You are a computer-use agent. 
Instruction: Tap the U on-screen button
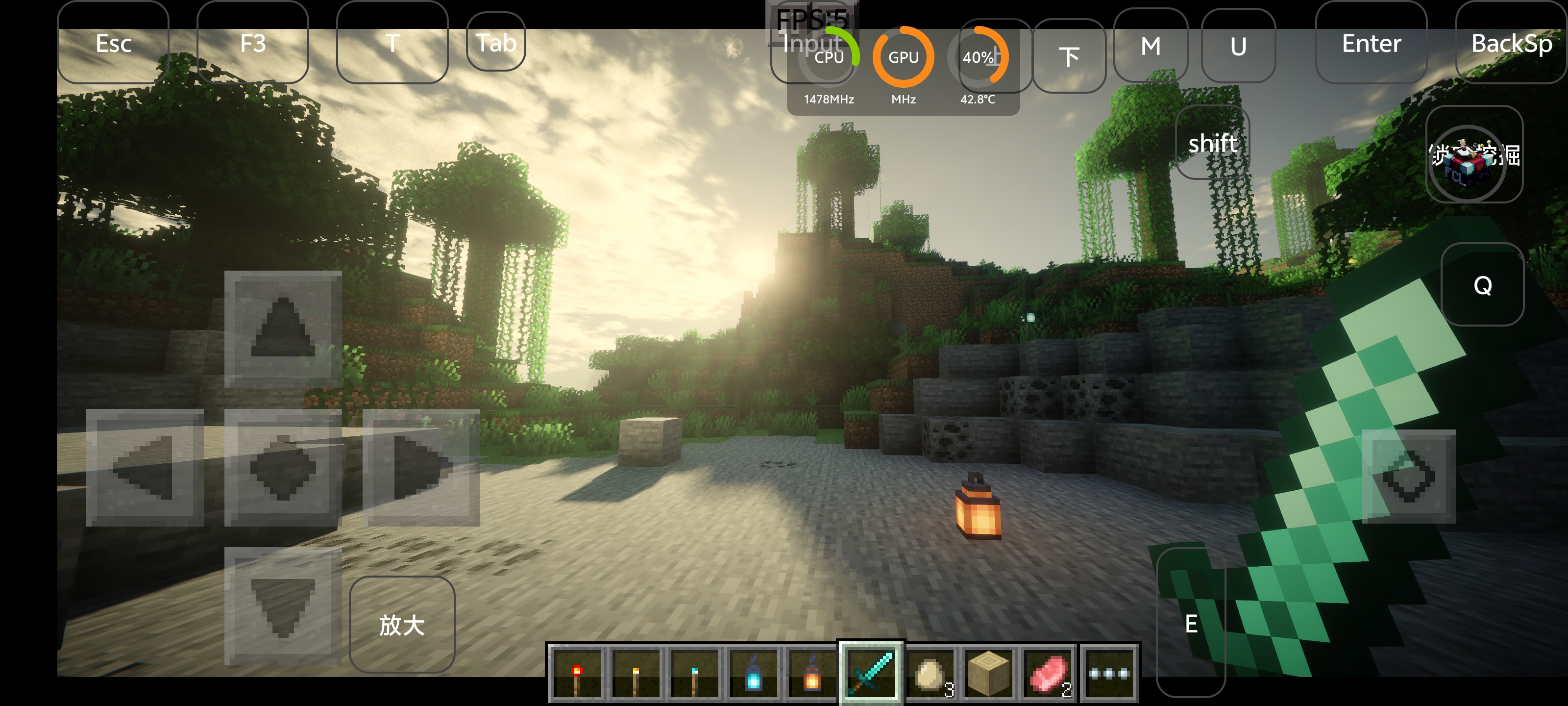[1238, 46]
